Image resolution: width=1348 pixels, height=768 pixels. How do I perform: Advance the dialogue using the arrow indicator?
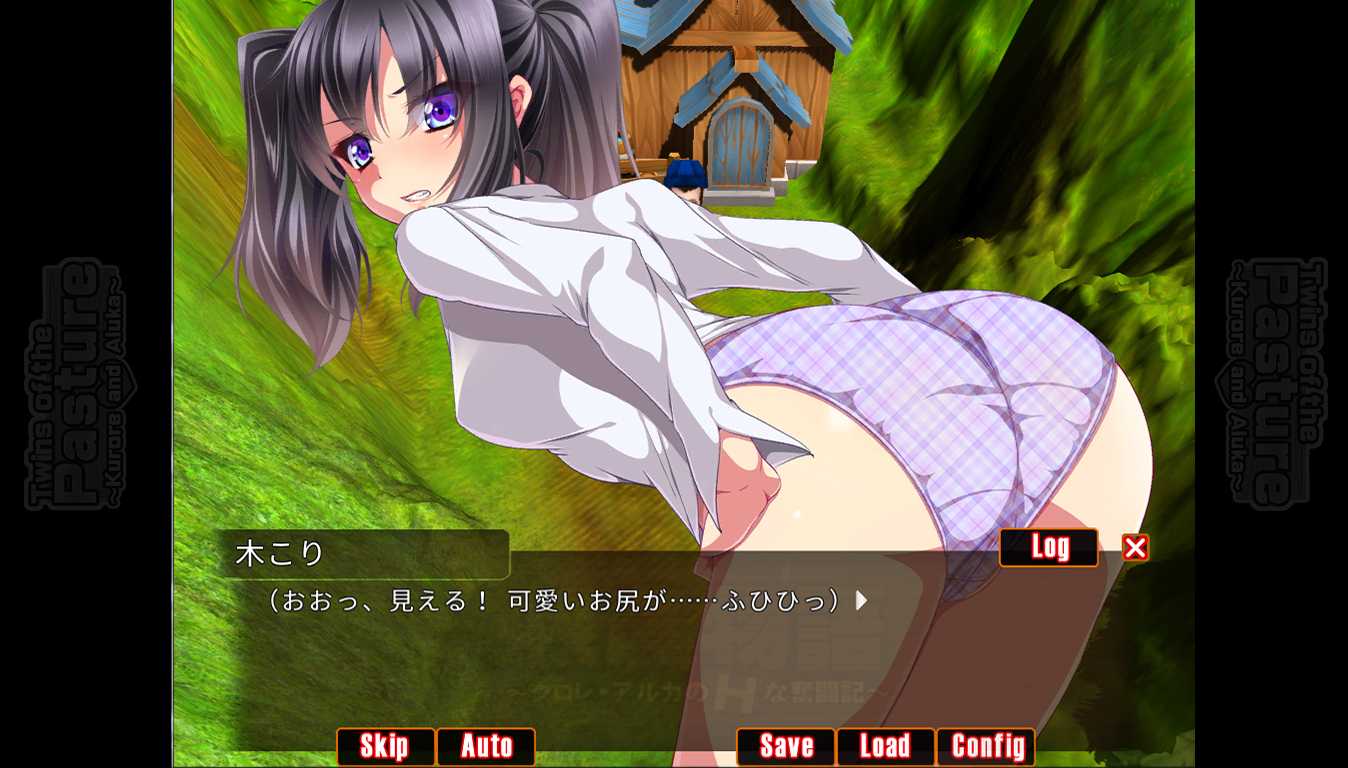[x=861, y=601]
